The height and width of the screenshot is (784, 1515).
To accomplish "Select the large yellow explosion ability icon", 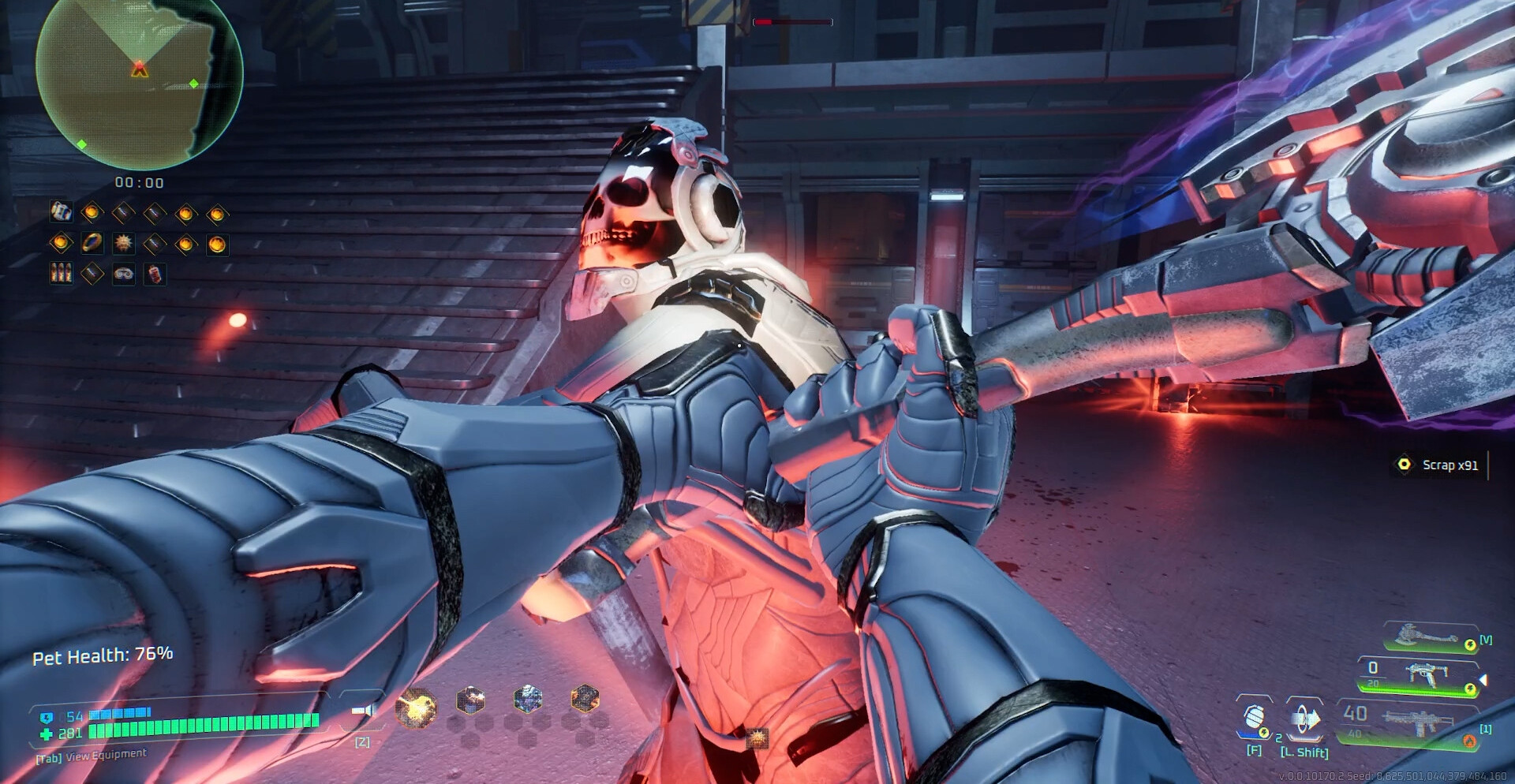I will 416,707.
